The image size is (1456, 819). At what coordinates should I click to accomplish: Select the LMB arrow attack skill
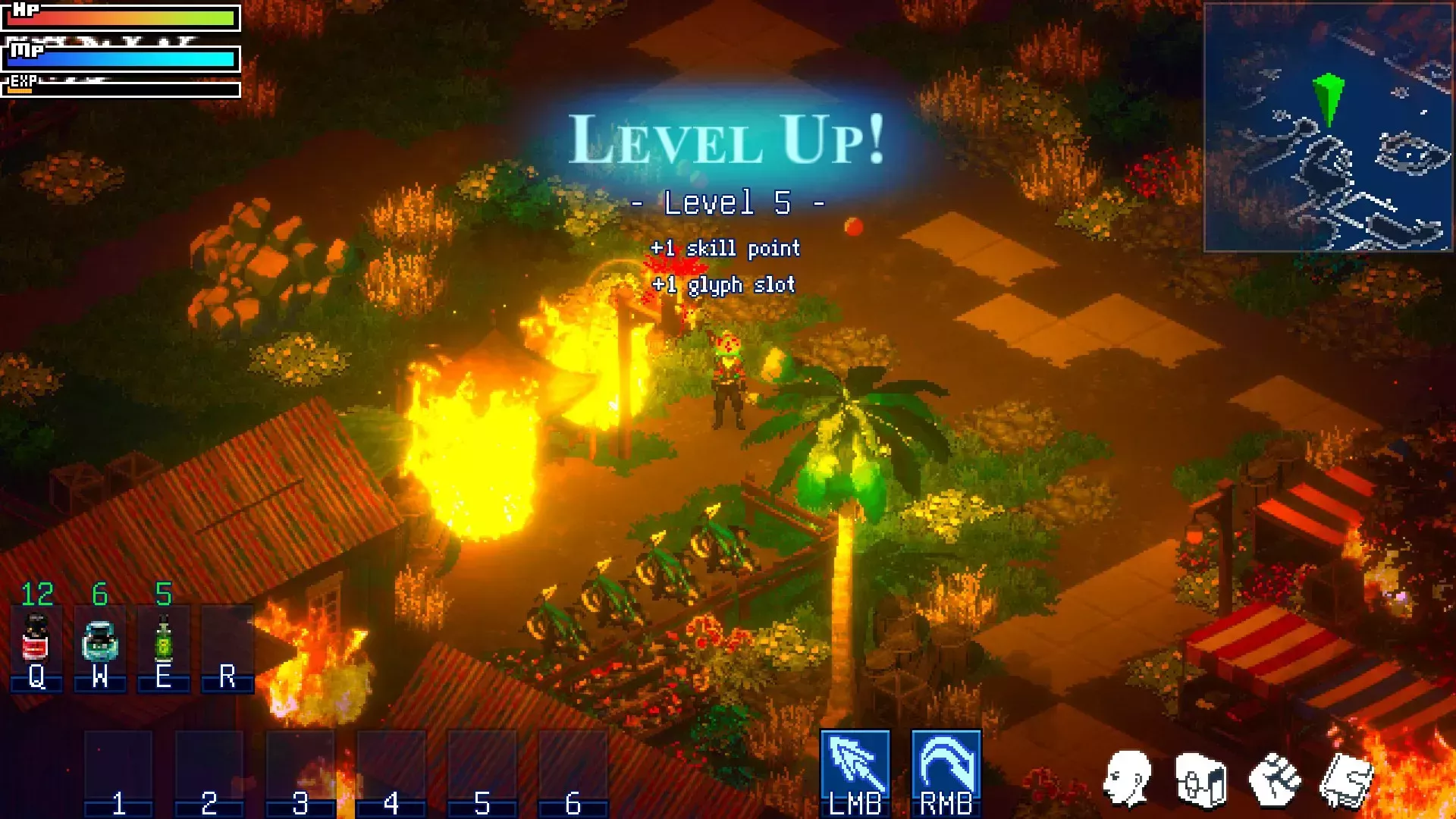[x=855, y=764]
